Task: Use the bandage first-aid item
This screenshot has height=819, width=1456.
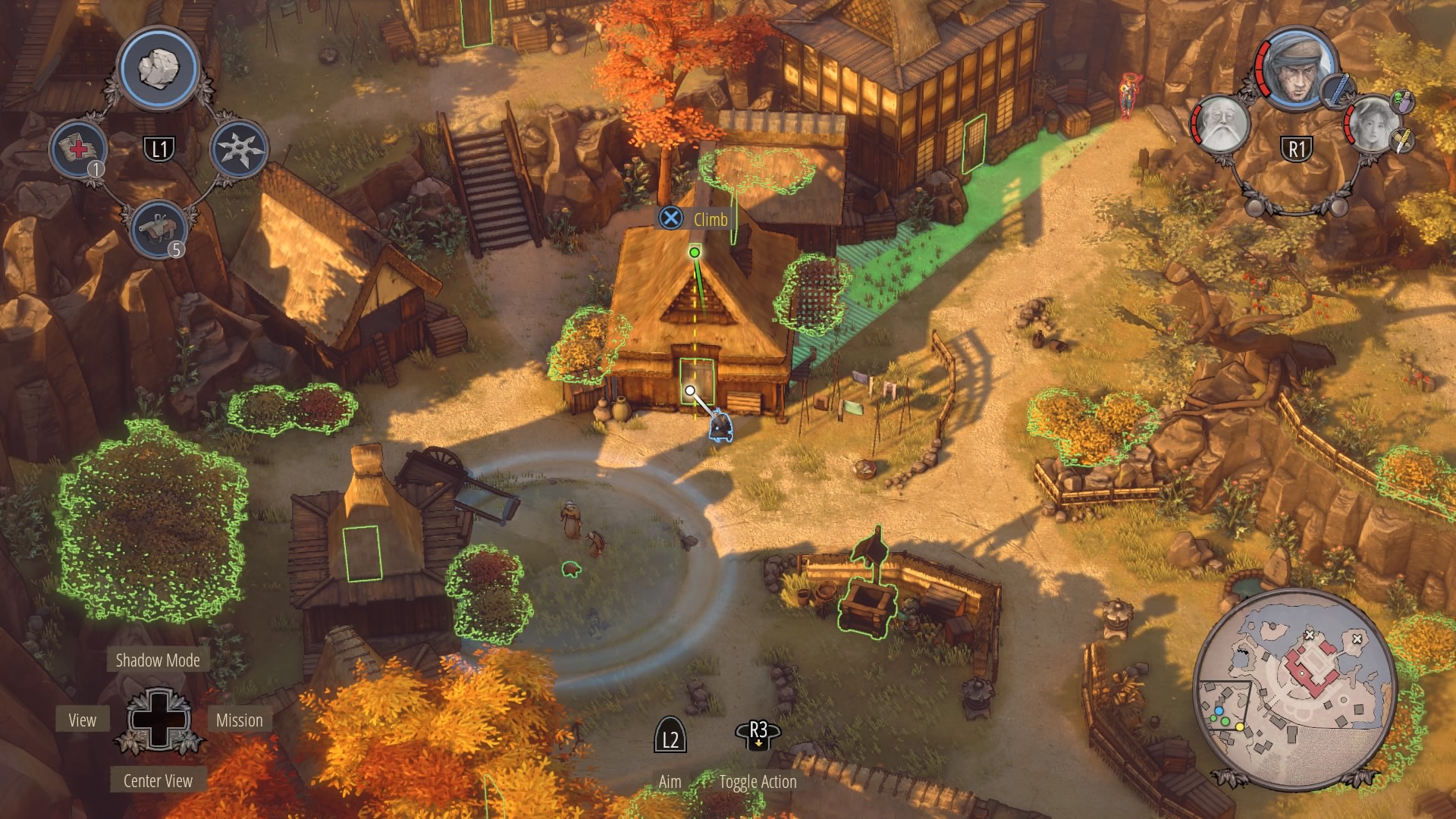Action: click(80, 149)
